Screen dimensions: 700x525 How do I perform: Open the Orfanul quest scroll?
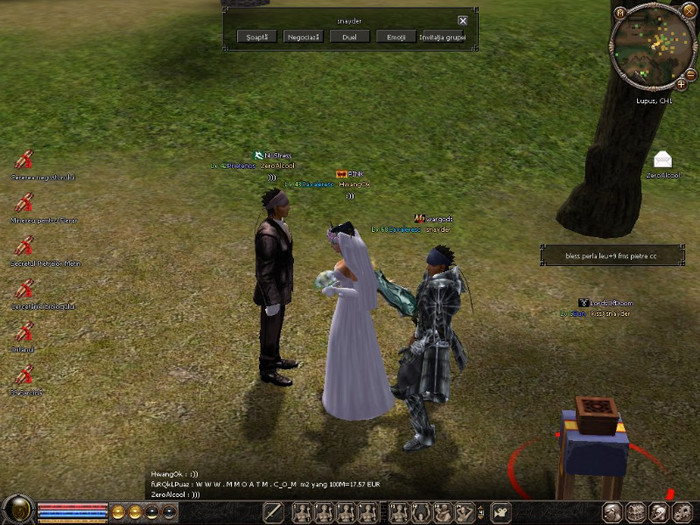coord(25,333)
